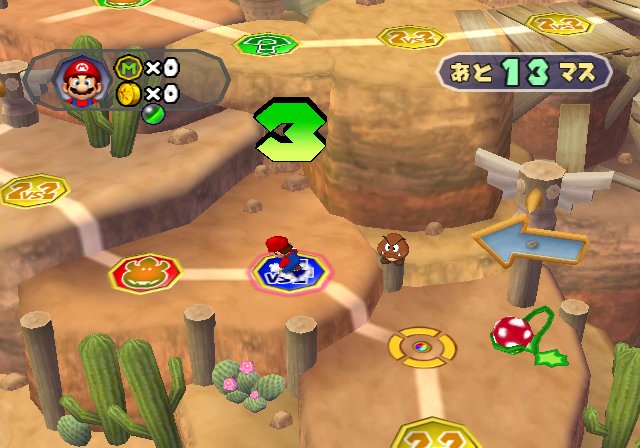Click Mario's character portrait
640x448 pixels.
point(82,82)
